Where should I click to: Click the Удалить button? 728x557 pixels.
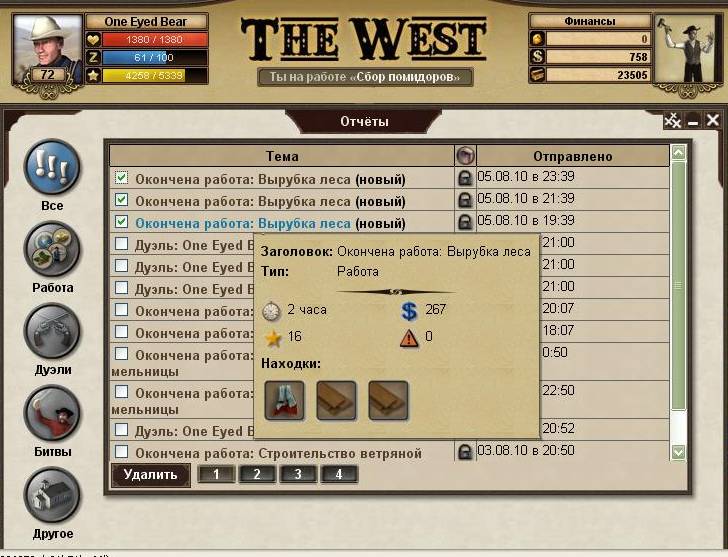(150, 475)
